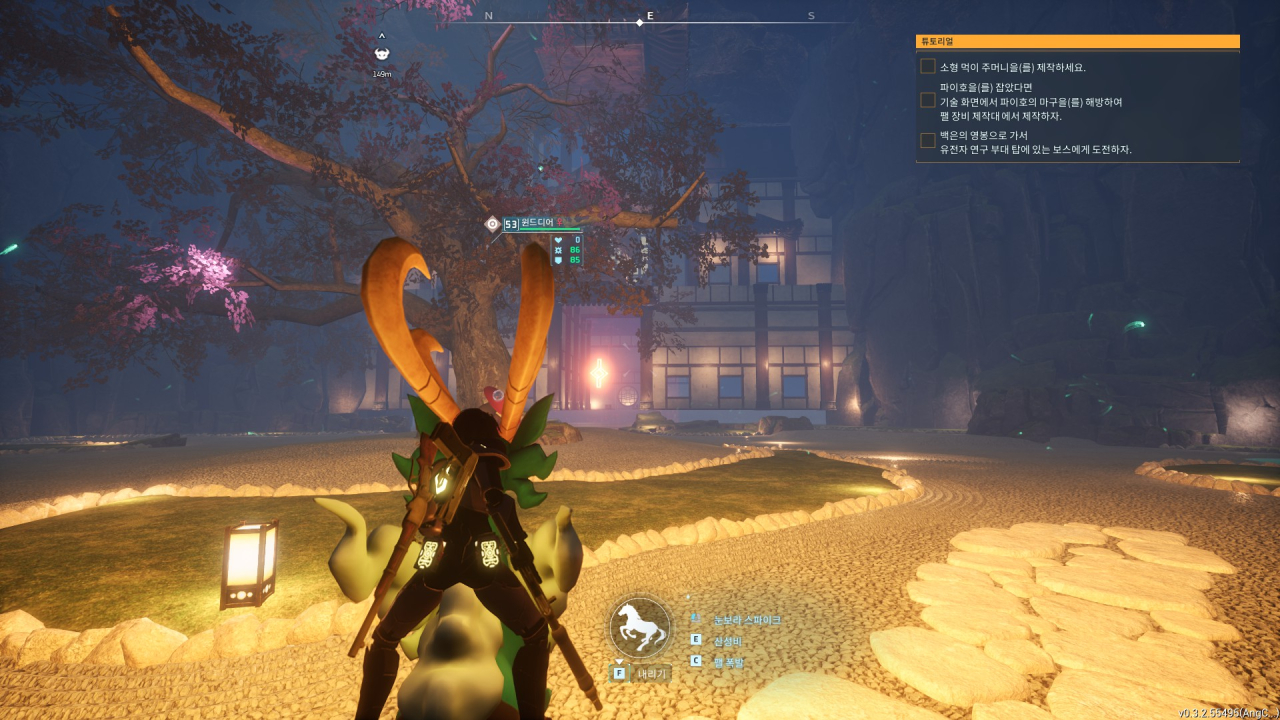1280x720 pixels.
Task: Select the orange 튜토리얼 header bar
Action: (1077, 42)
